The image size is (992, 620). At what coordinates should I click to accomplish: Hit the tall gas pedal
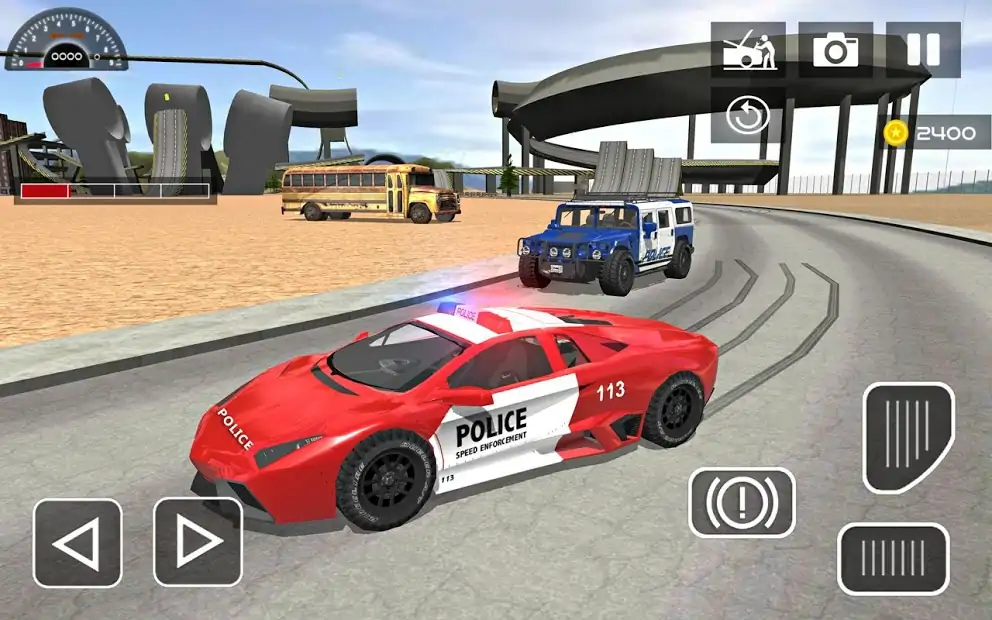(908, 437)
